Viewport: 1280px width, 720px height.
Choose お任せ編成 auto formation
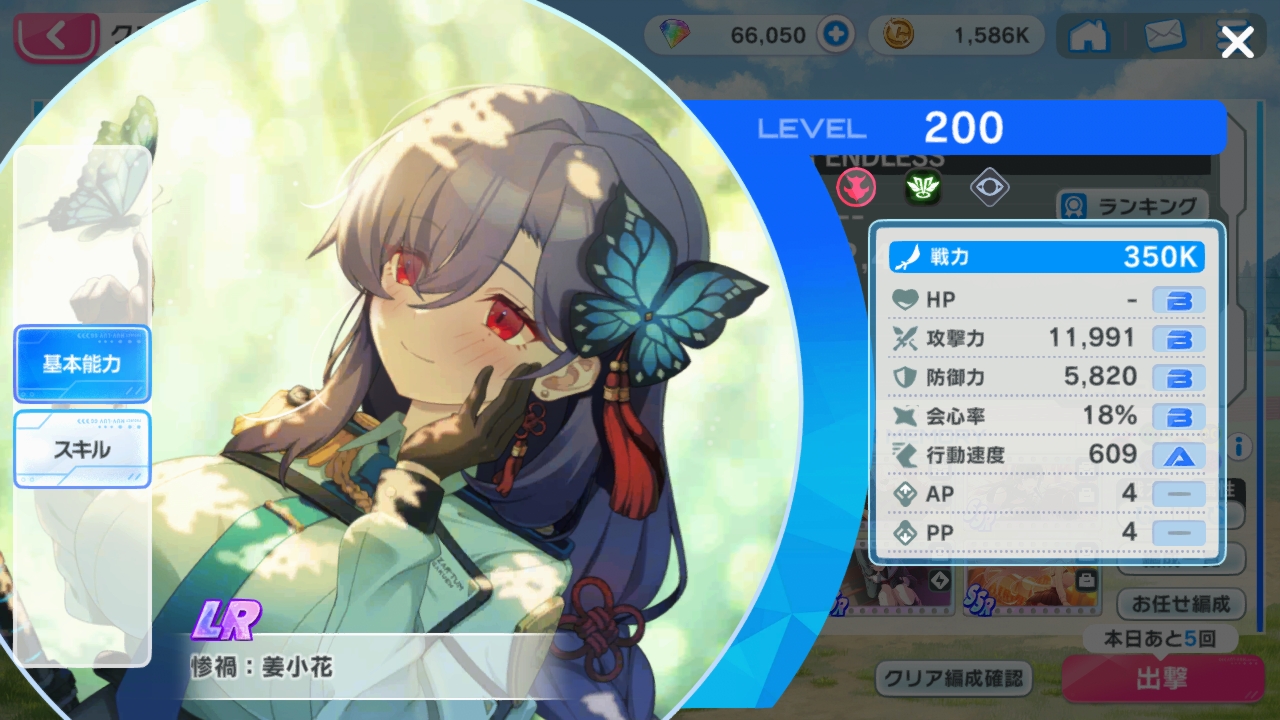pyautogui.click(x=1180, y=604)
